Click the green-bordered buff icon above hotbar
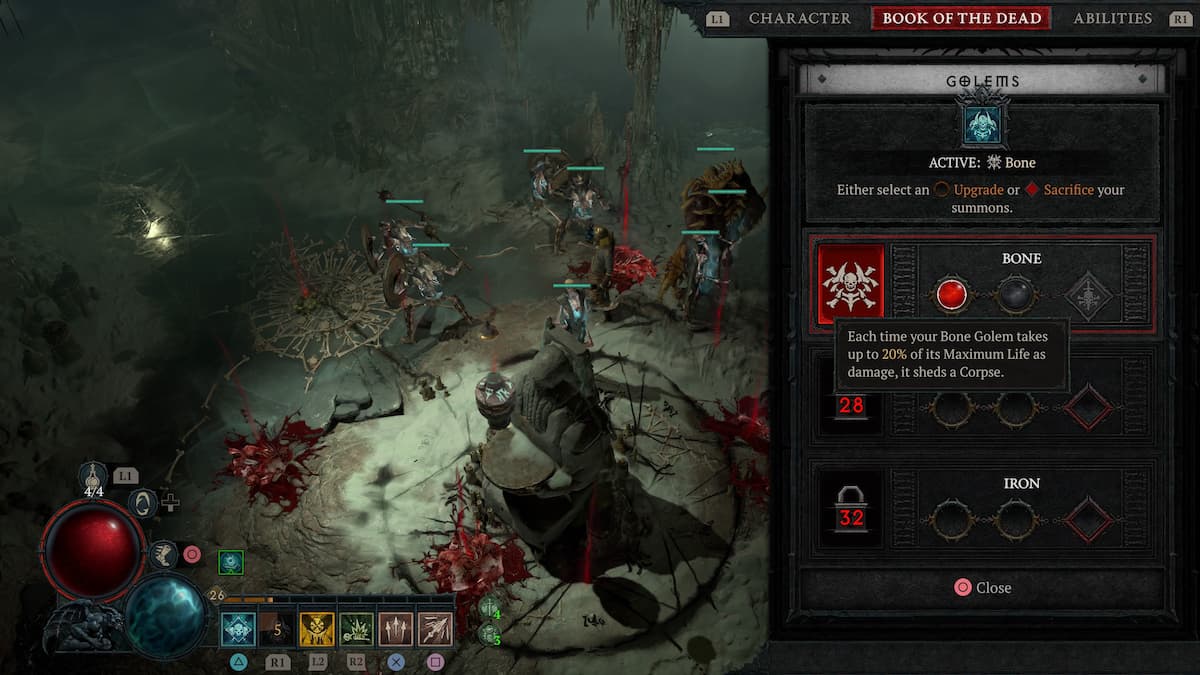Screen dimensions: 1200x675 coord(231,563)
